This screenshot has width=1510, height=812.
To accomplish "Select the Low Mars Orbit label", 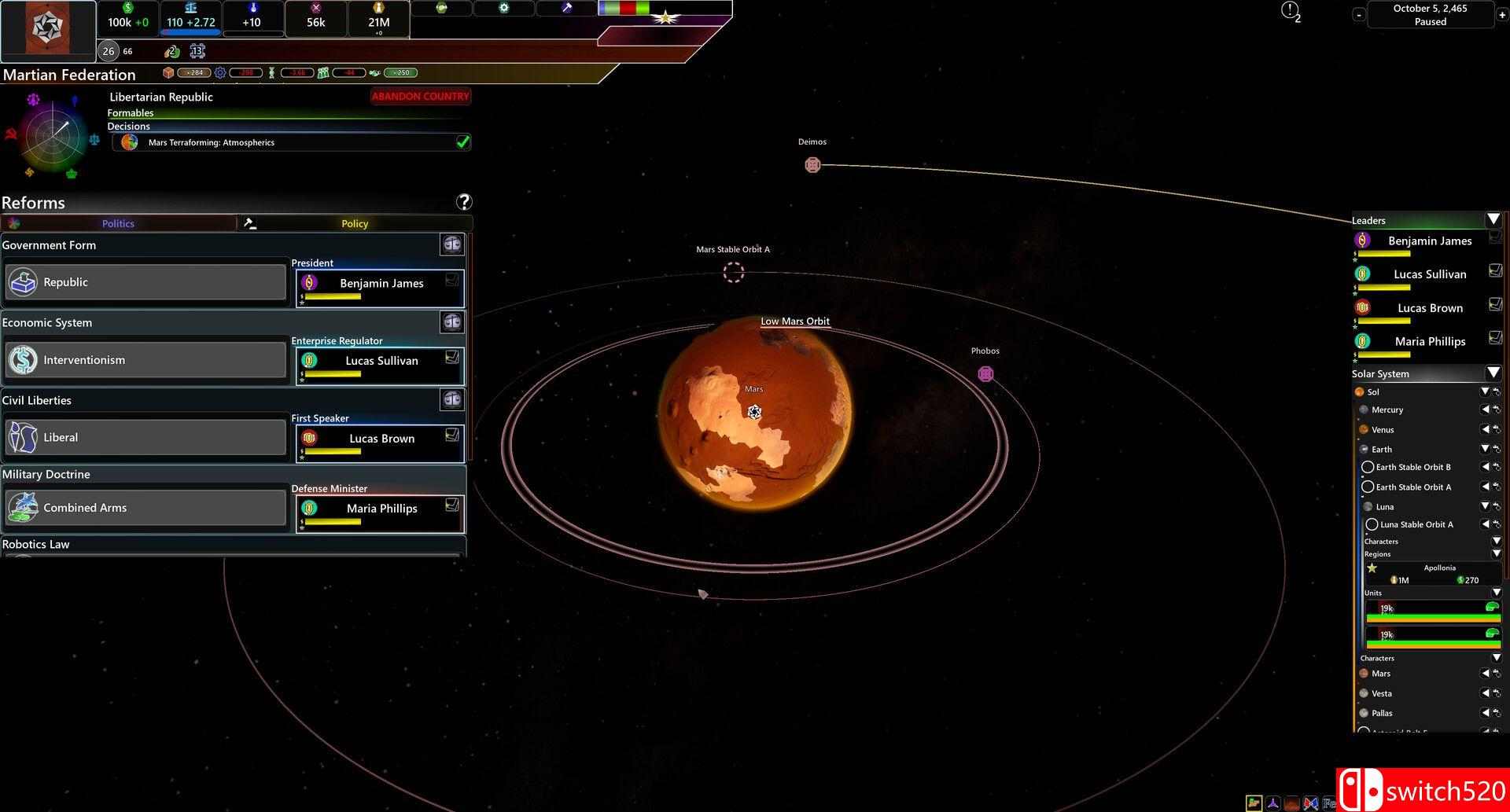I will pos(794,321).
